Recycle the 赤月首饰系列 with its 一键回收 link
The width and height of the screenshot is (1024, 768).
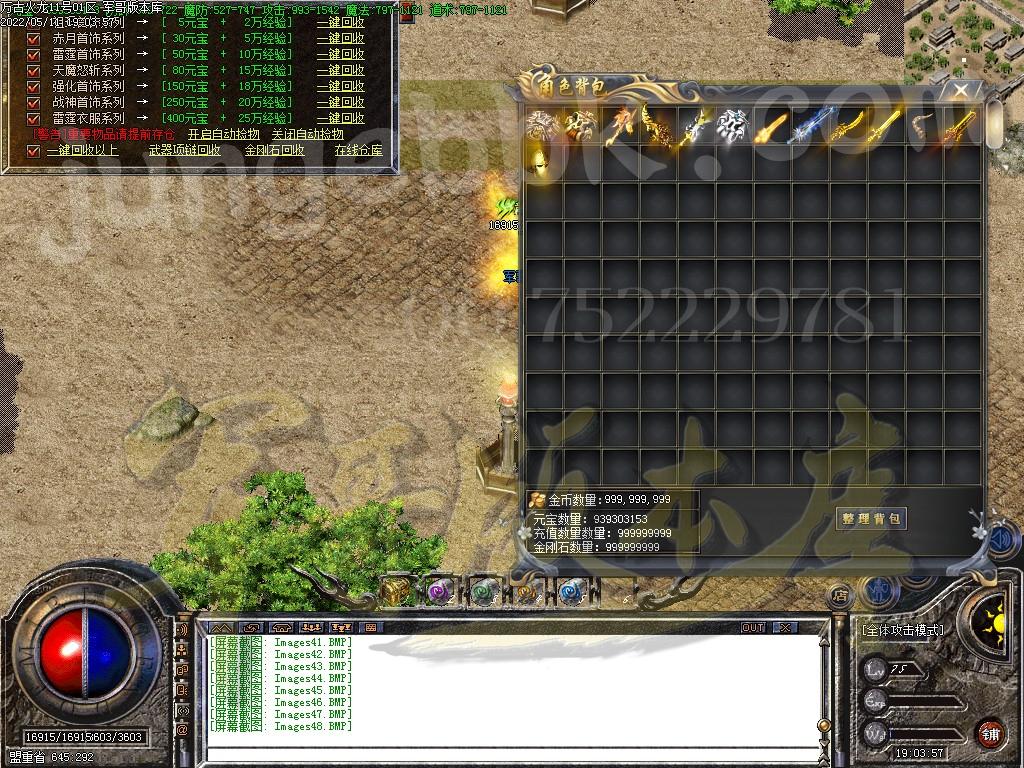(x=340, y=38)
